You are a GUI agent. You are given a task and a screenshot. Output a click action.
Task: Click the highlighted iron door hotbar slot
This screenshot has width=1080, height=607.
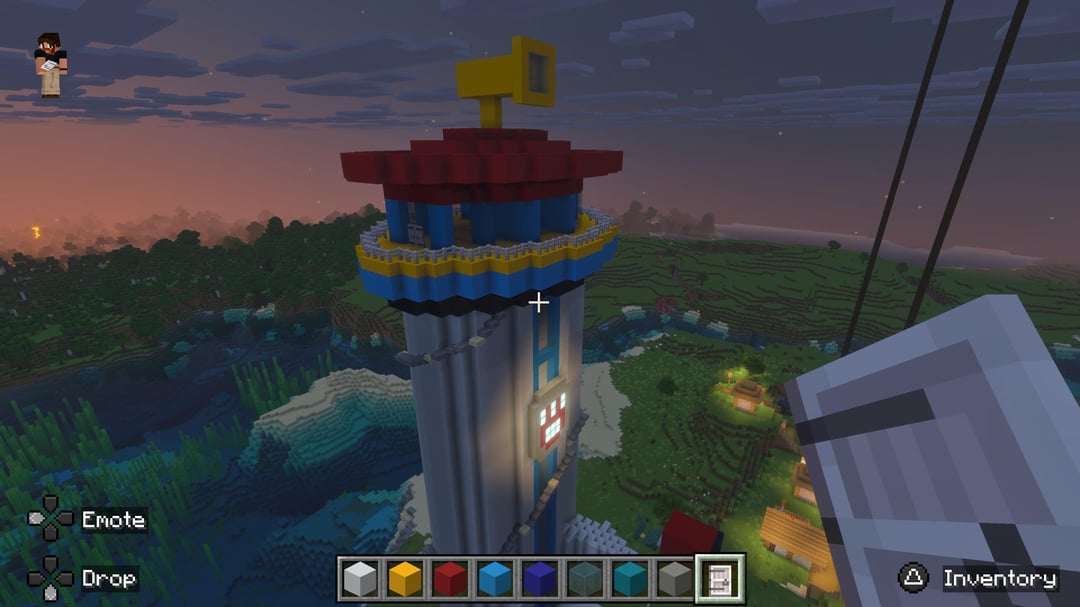tap(720, 579)
